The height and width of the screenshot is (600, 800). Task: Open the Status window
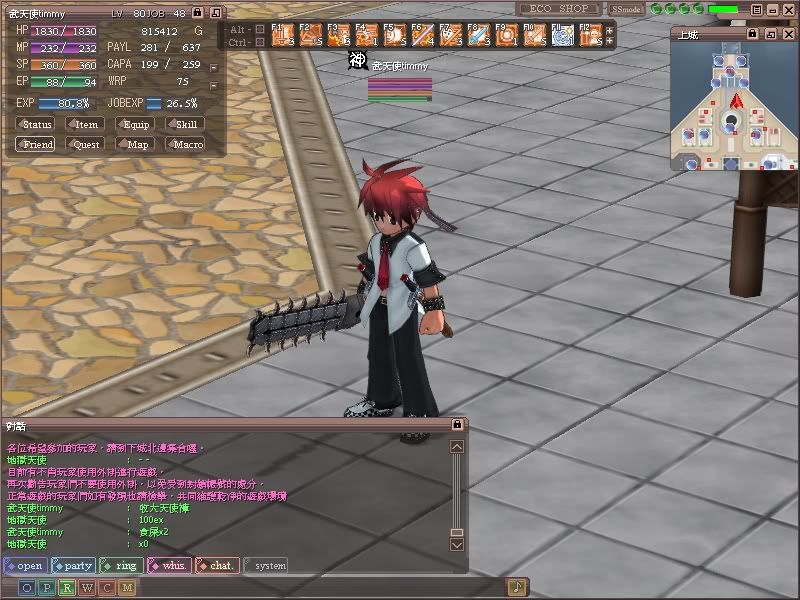point(35,125)
